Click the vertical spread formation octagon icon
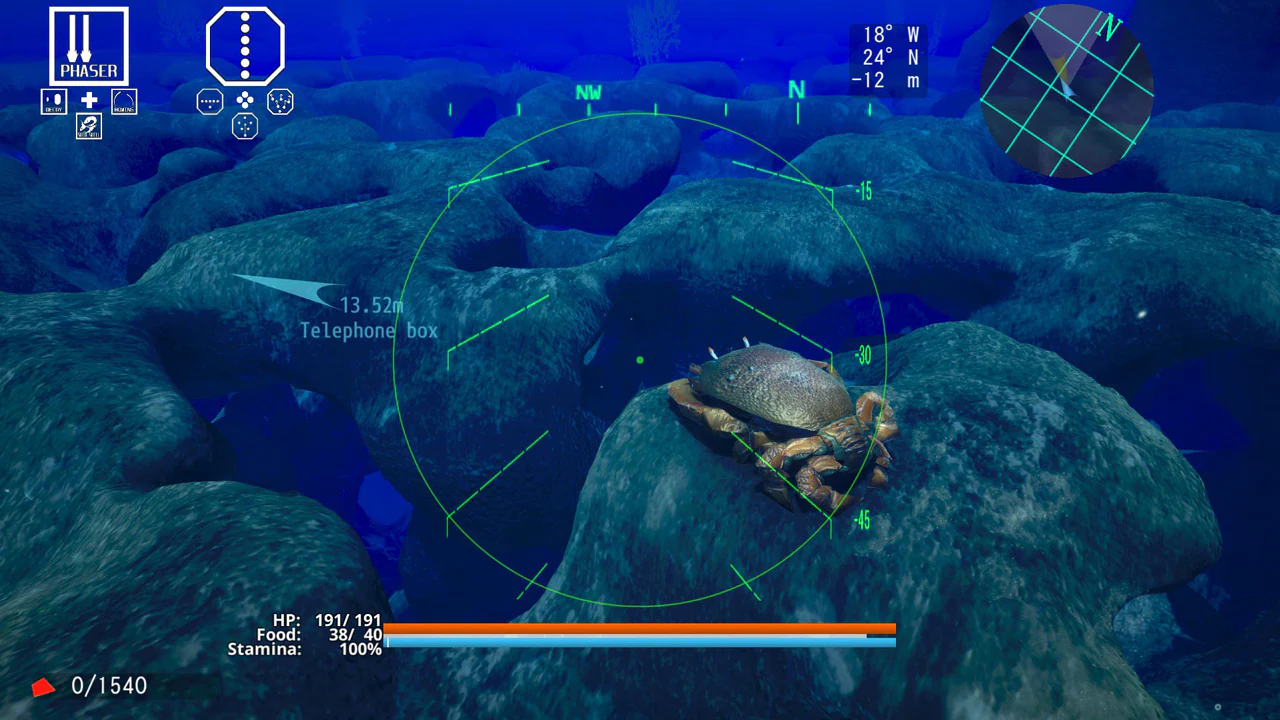This screenshot has width=1280, height=720. pos(245,126)
